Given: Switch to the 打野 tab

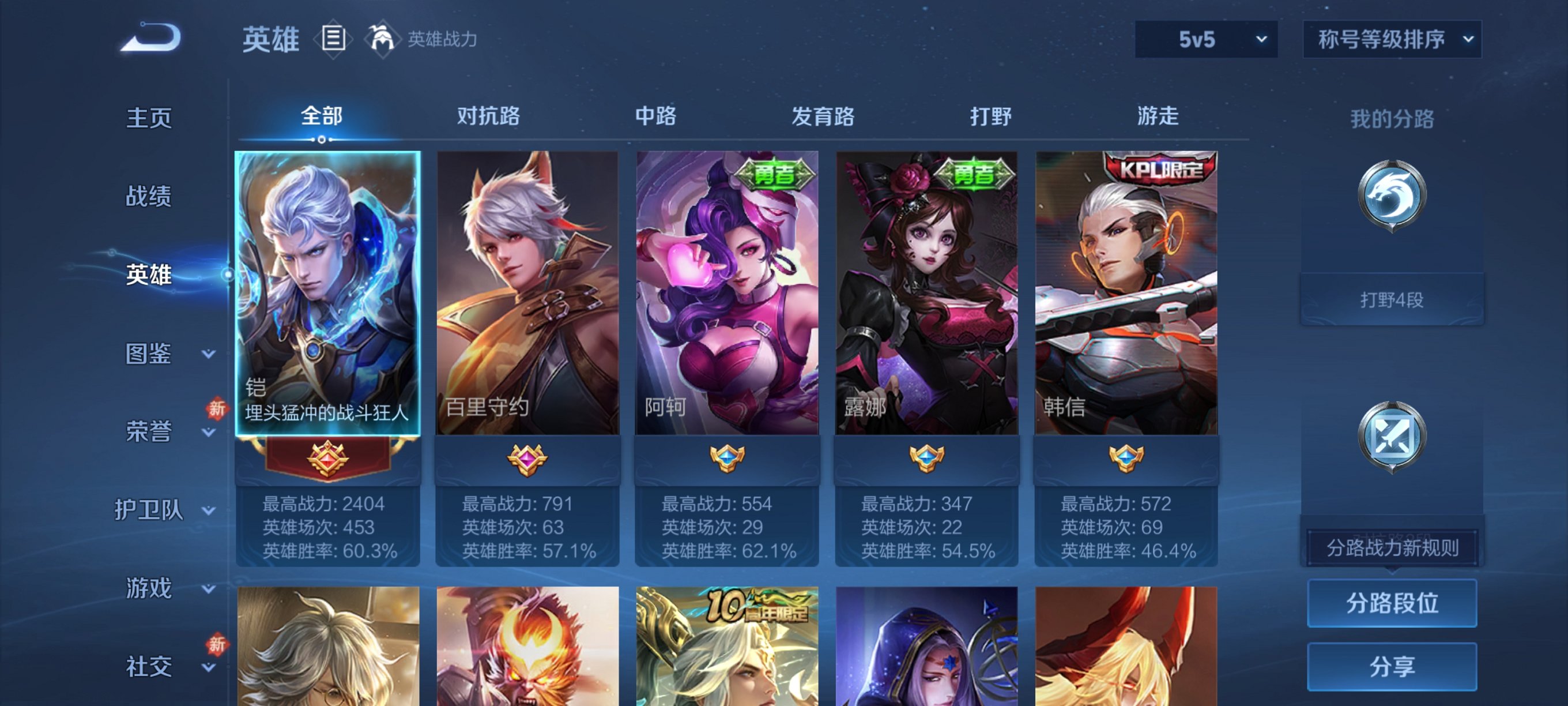Looking at the screenshot, I should coord(992,117).
